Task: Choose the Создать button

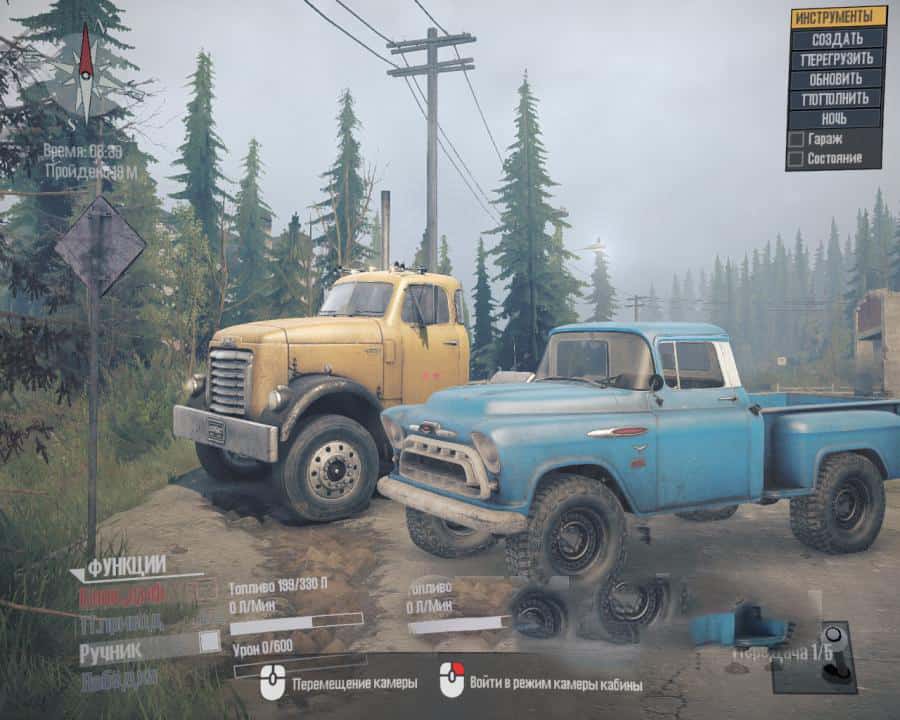Action: click(x=838, y=38)
